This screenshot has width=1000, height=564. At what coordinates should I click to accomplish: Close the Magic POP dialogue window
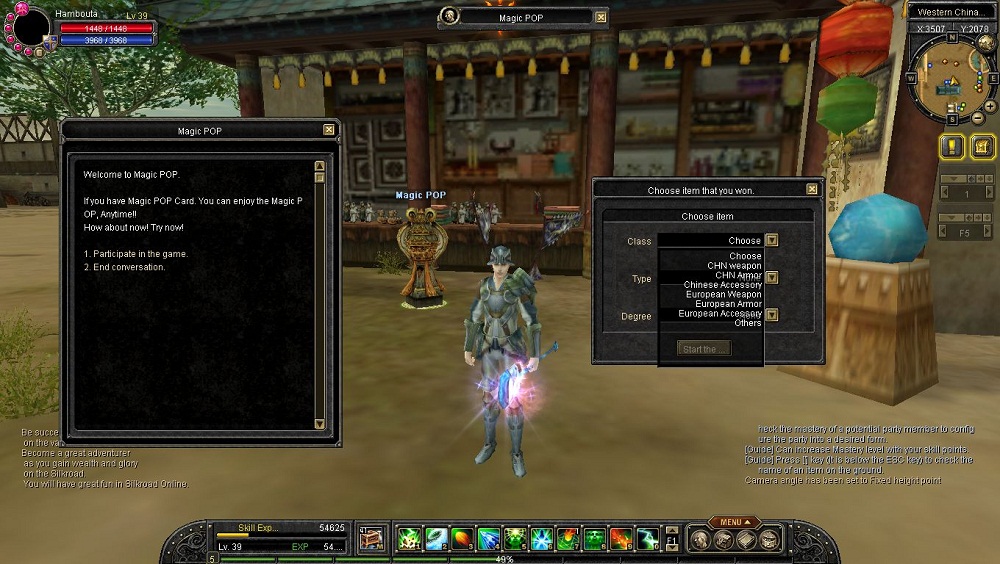pyautogui.click(x=328, y=130)
